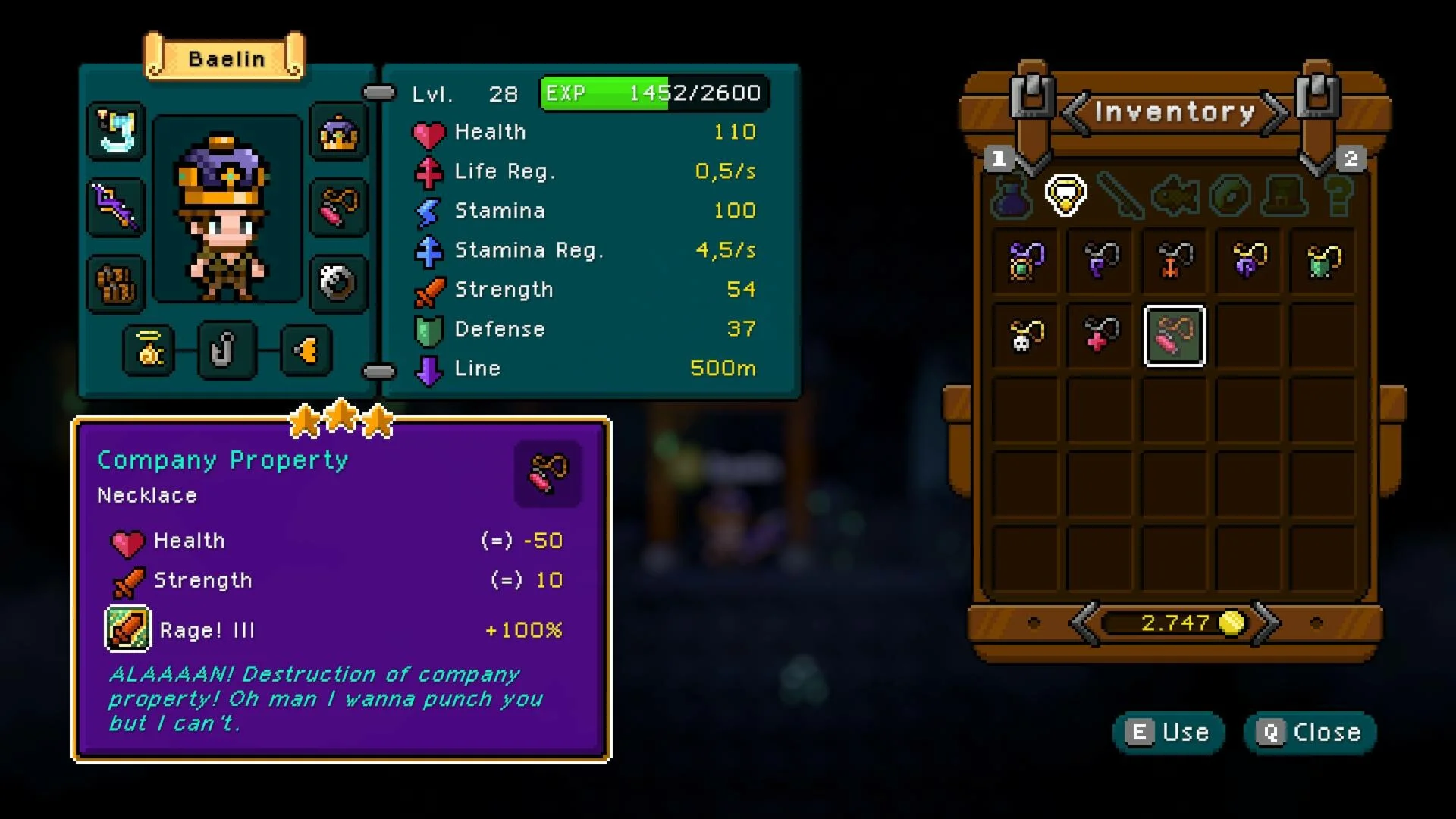Select the skull pendant necklace

1026,336
